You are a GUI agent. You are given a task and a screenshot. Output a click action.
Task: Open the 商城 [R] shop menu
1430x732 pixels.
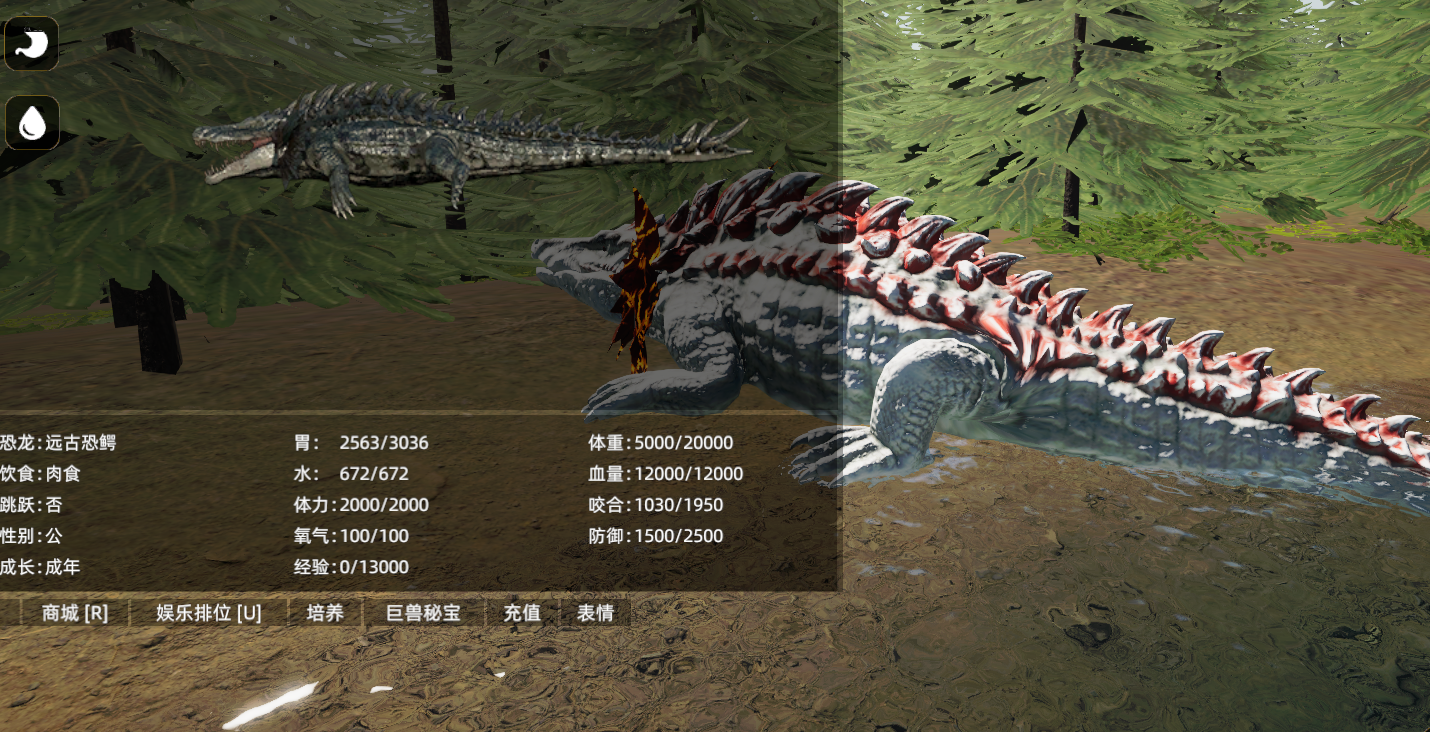[75, 613]
